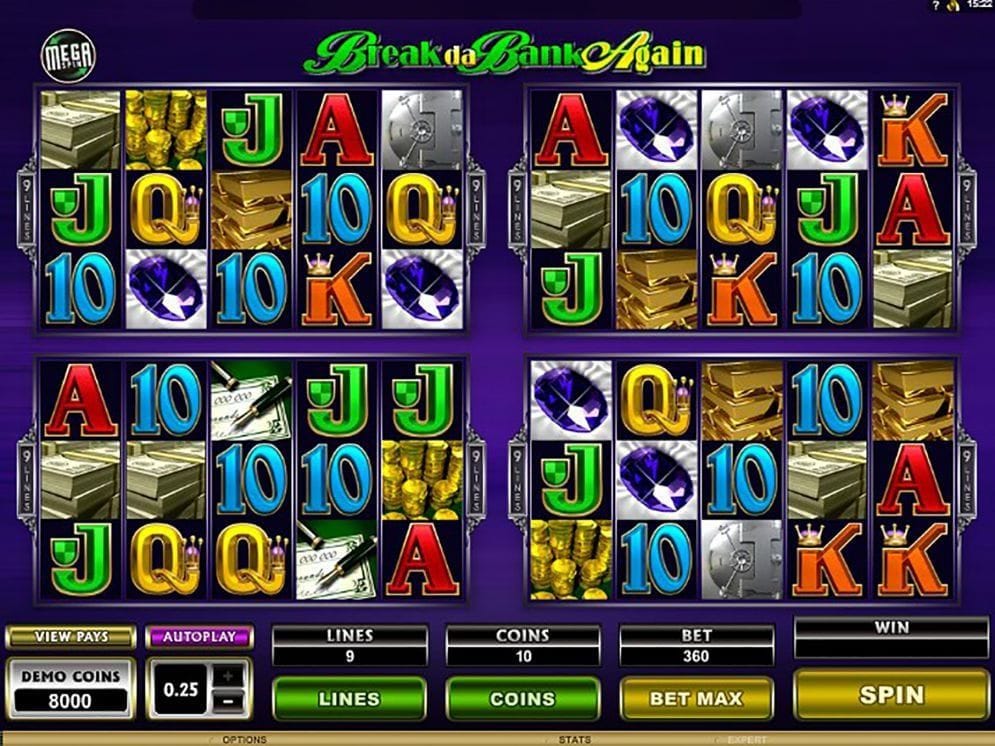
Task: Select the green COINS button
Action: pyautogui.click(x=522, y=699)
